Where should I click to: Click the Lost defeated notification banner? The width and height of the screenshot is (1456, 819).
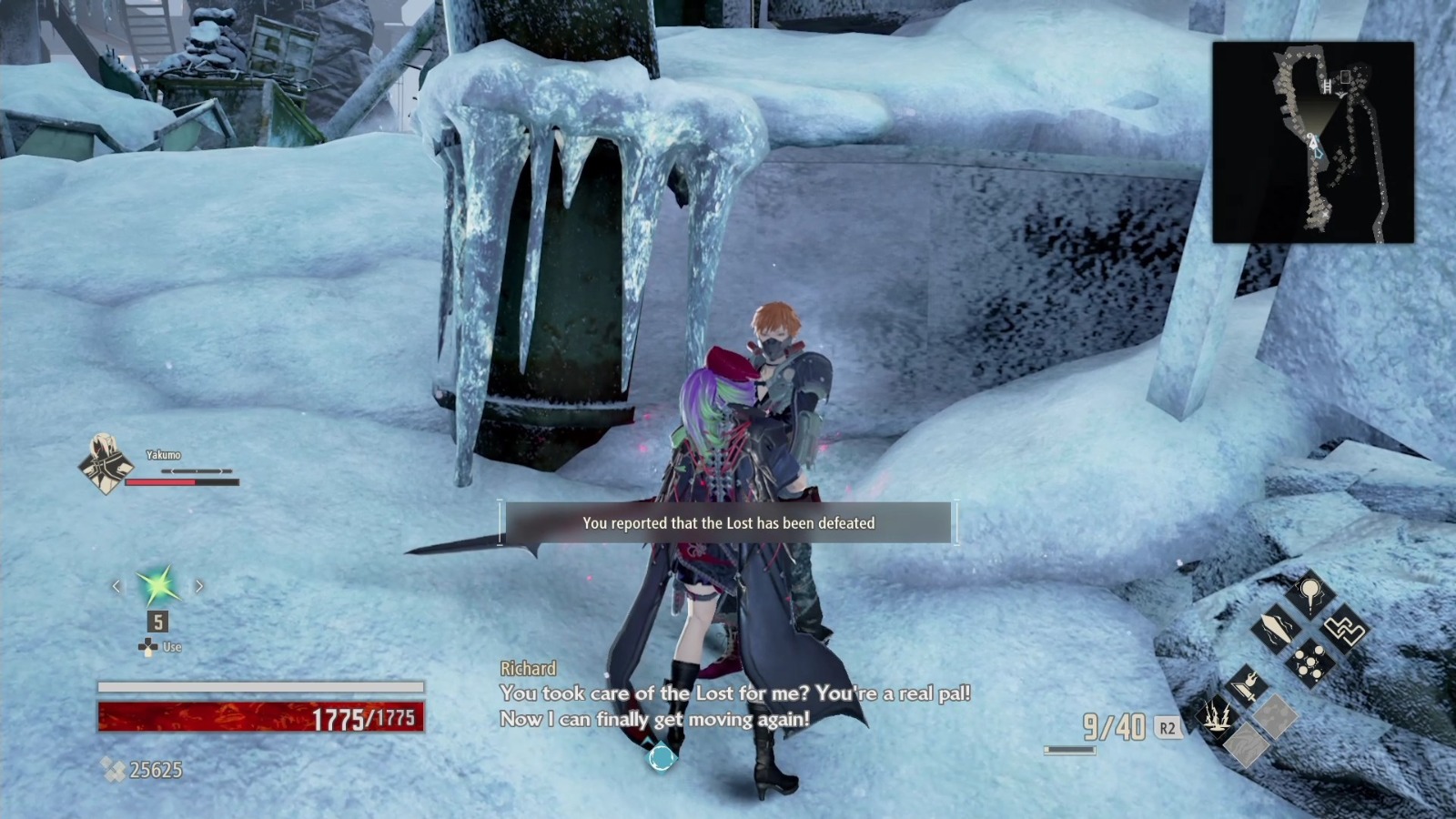click(x=728, y=523)
